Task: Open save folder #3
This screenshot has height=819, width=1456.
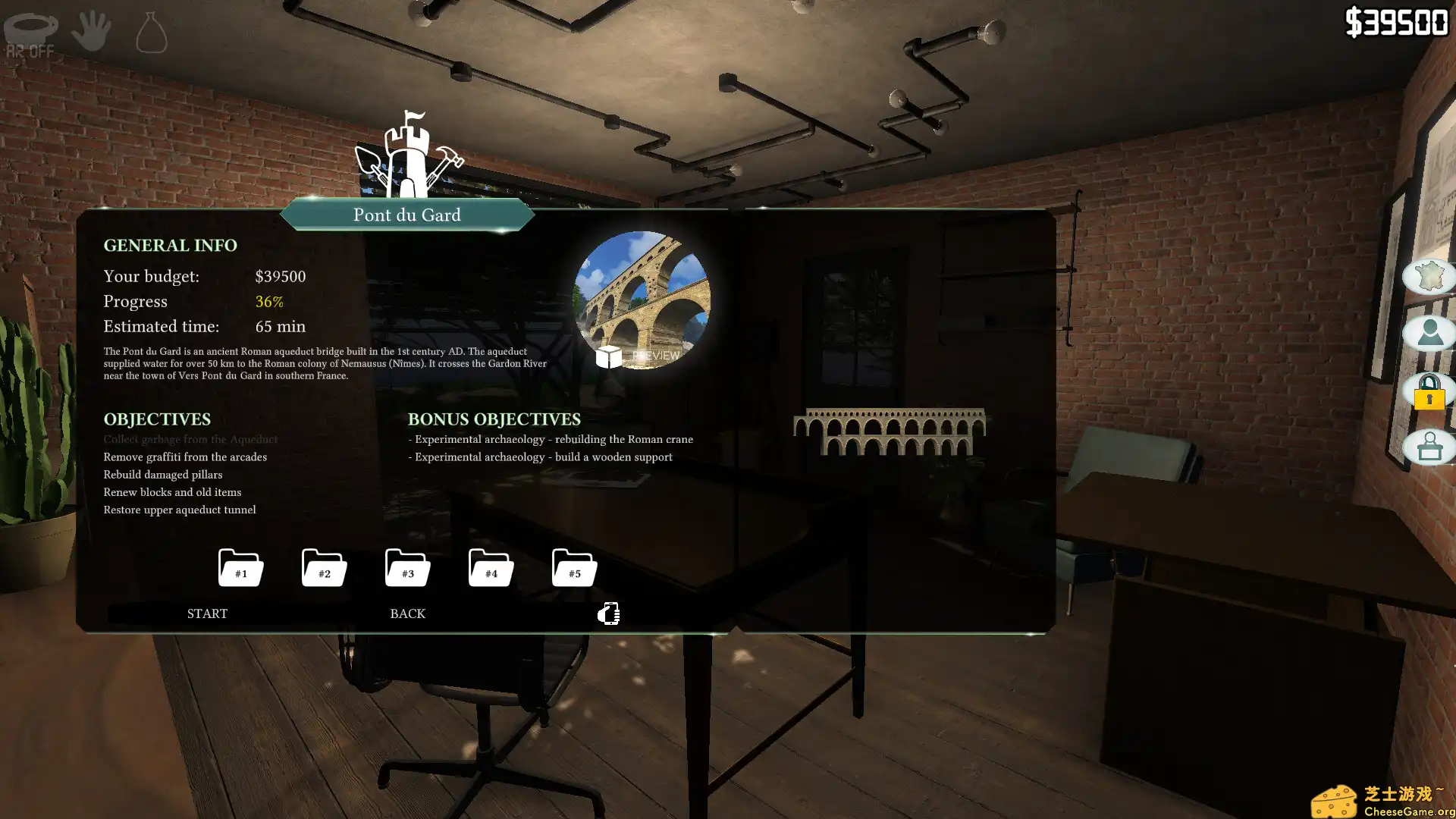Action: [407, 567]
